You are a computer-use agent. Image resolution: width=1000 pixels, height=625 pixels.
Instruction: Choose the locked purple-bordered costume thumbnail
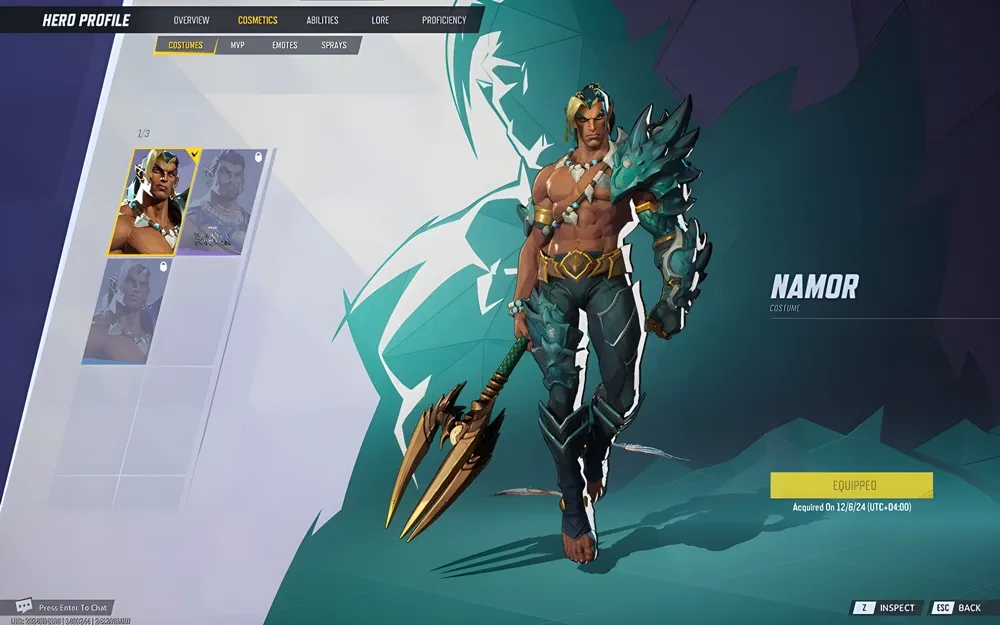(x=221, y=202)
